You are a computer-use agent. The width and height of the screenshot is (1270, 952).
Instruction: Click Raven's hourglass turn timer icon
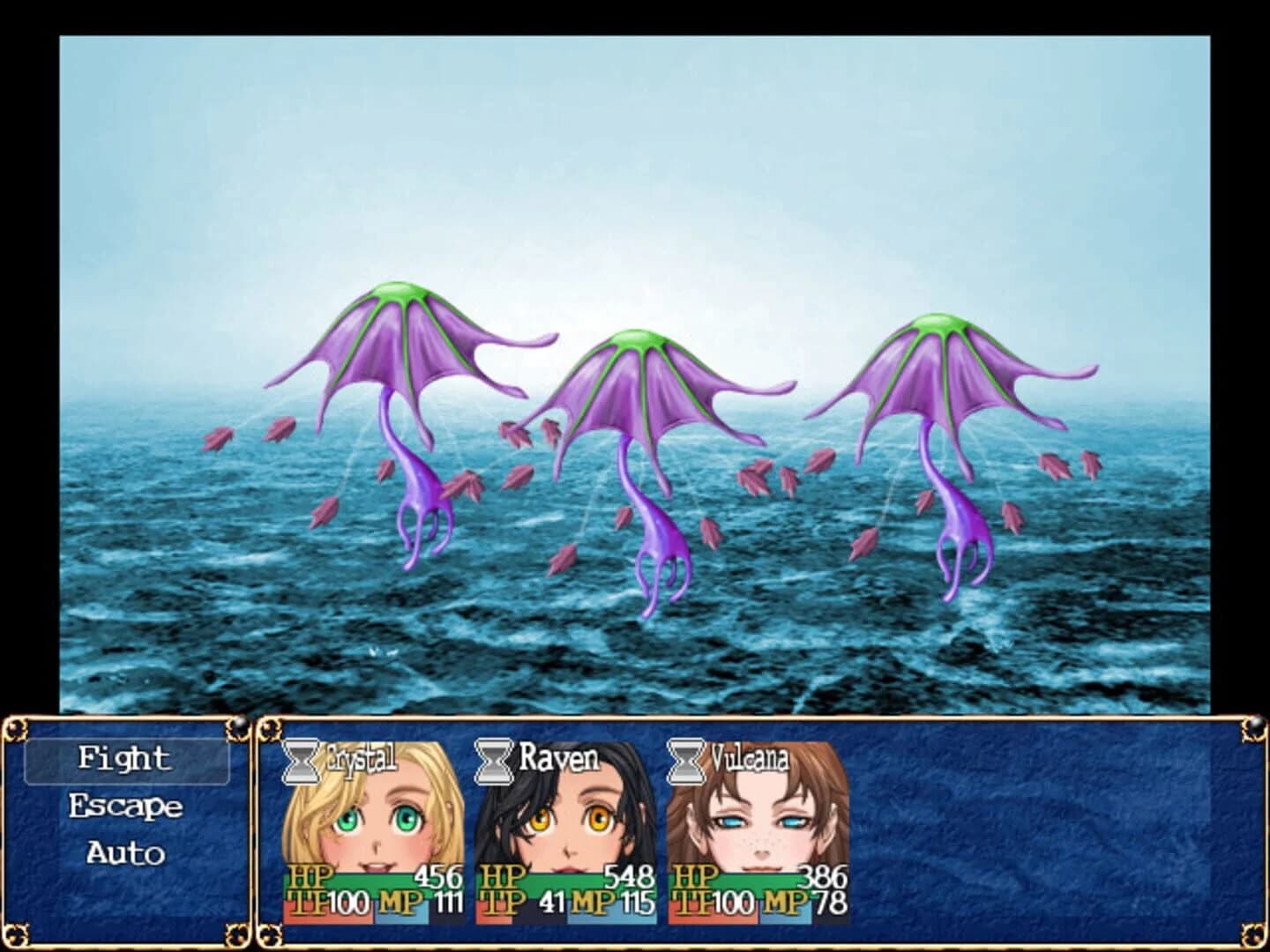496,760
